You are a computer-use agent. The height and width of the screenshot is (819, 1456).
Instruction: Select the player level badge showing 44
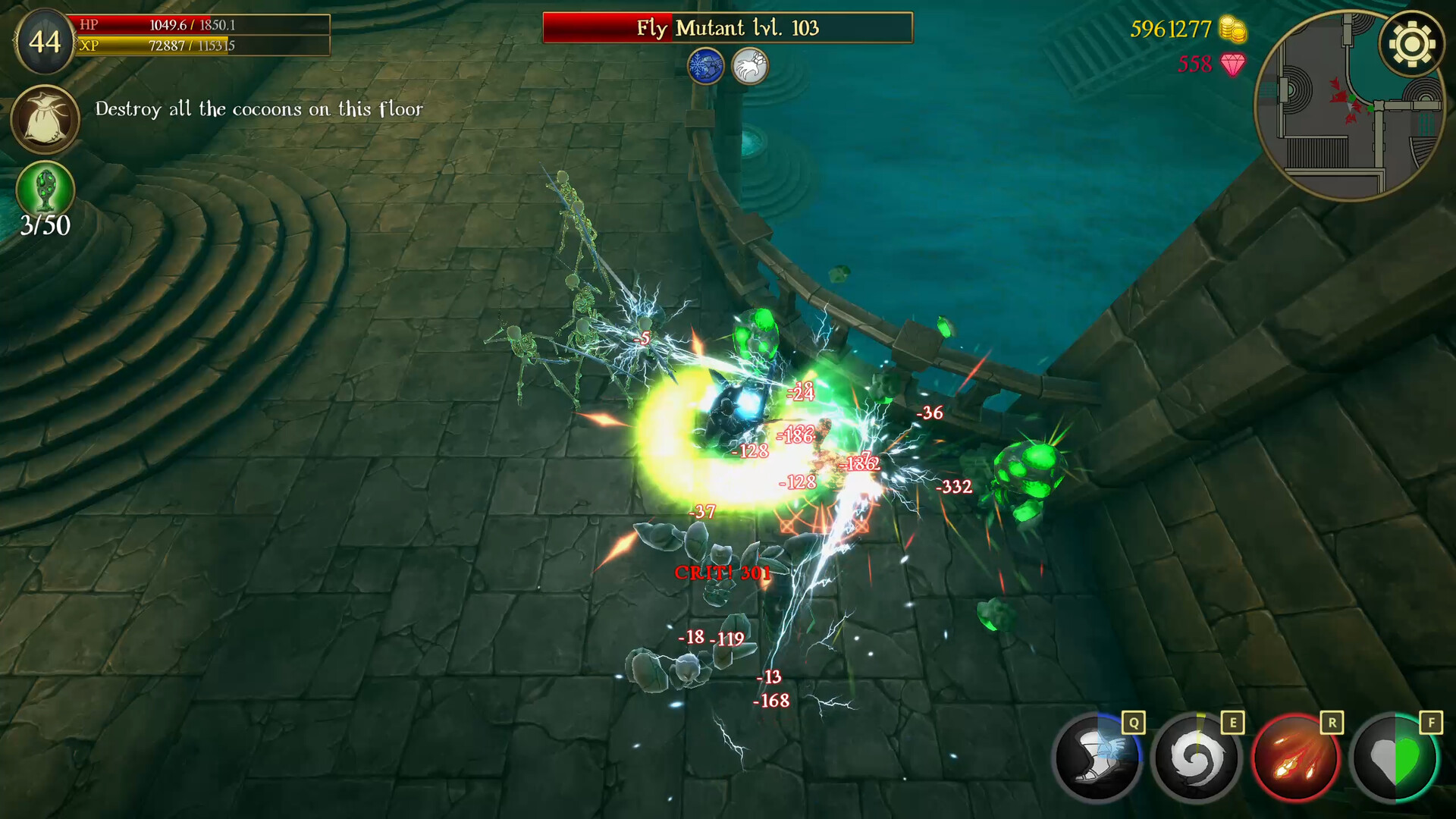click(x=45, y=43)
